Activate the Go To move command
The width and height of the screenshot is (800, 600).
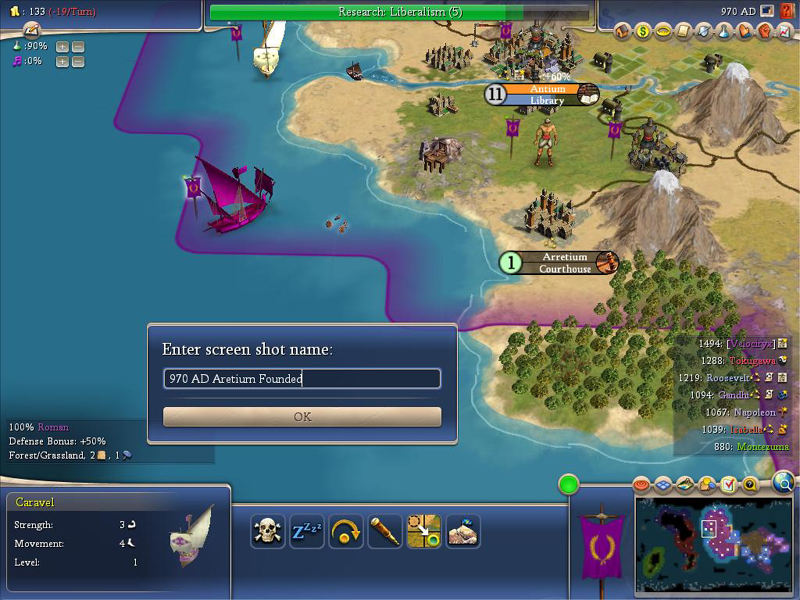(x=423, y=531)
